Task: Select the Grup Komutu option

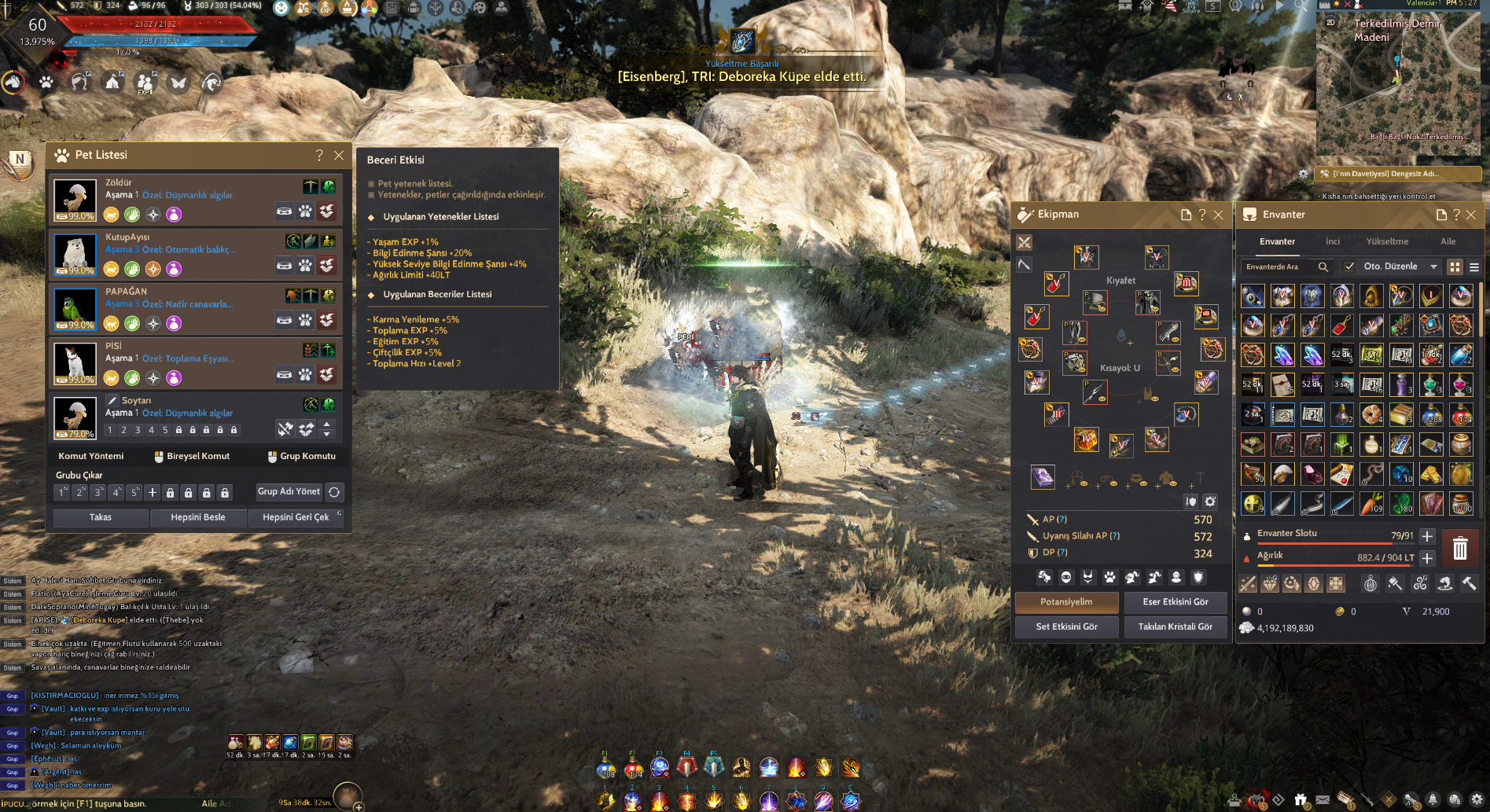Action: [x=301, y=456]
